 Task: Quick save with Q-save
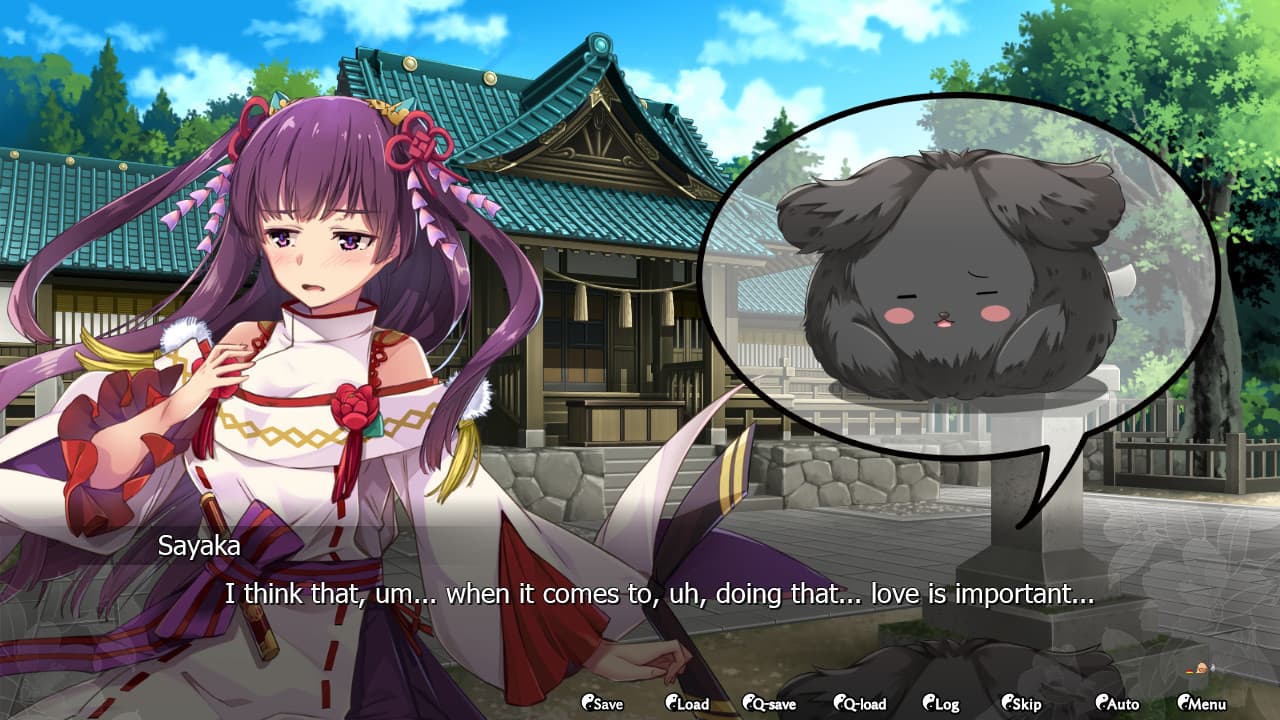point(769,704)
